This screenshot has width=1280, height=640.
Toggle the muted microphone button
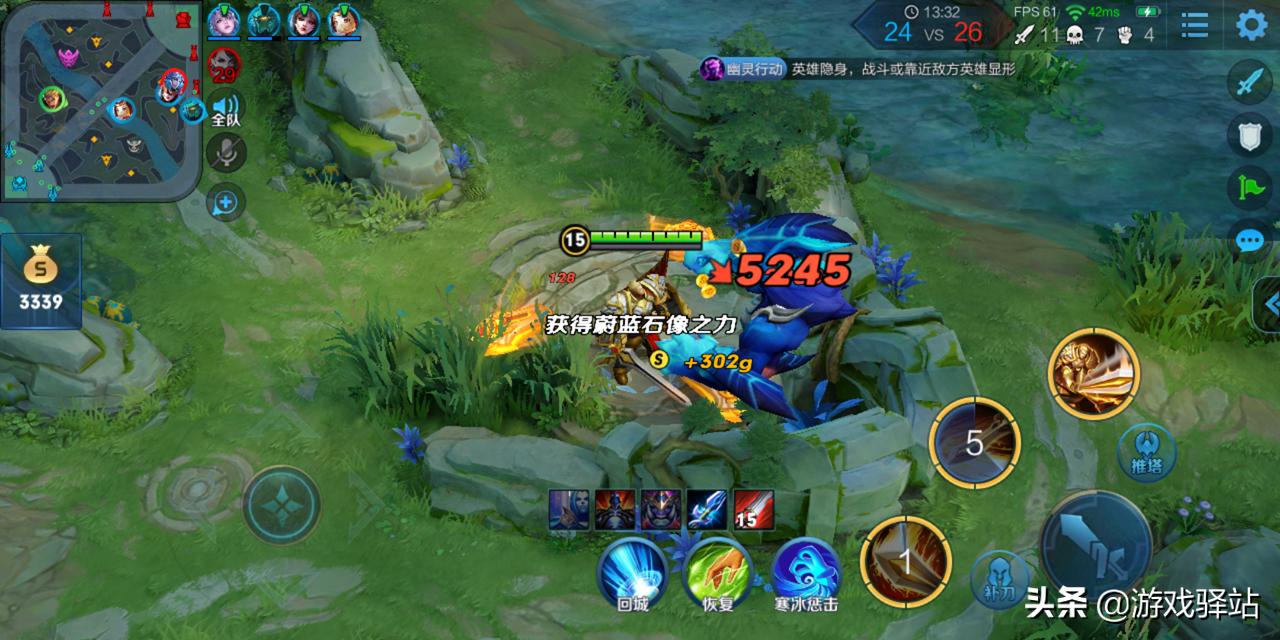click(226, 153)
